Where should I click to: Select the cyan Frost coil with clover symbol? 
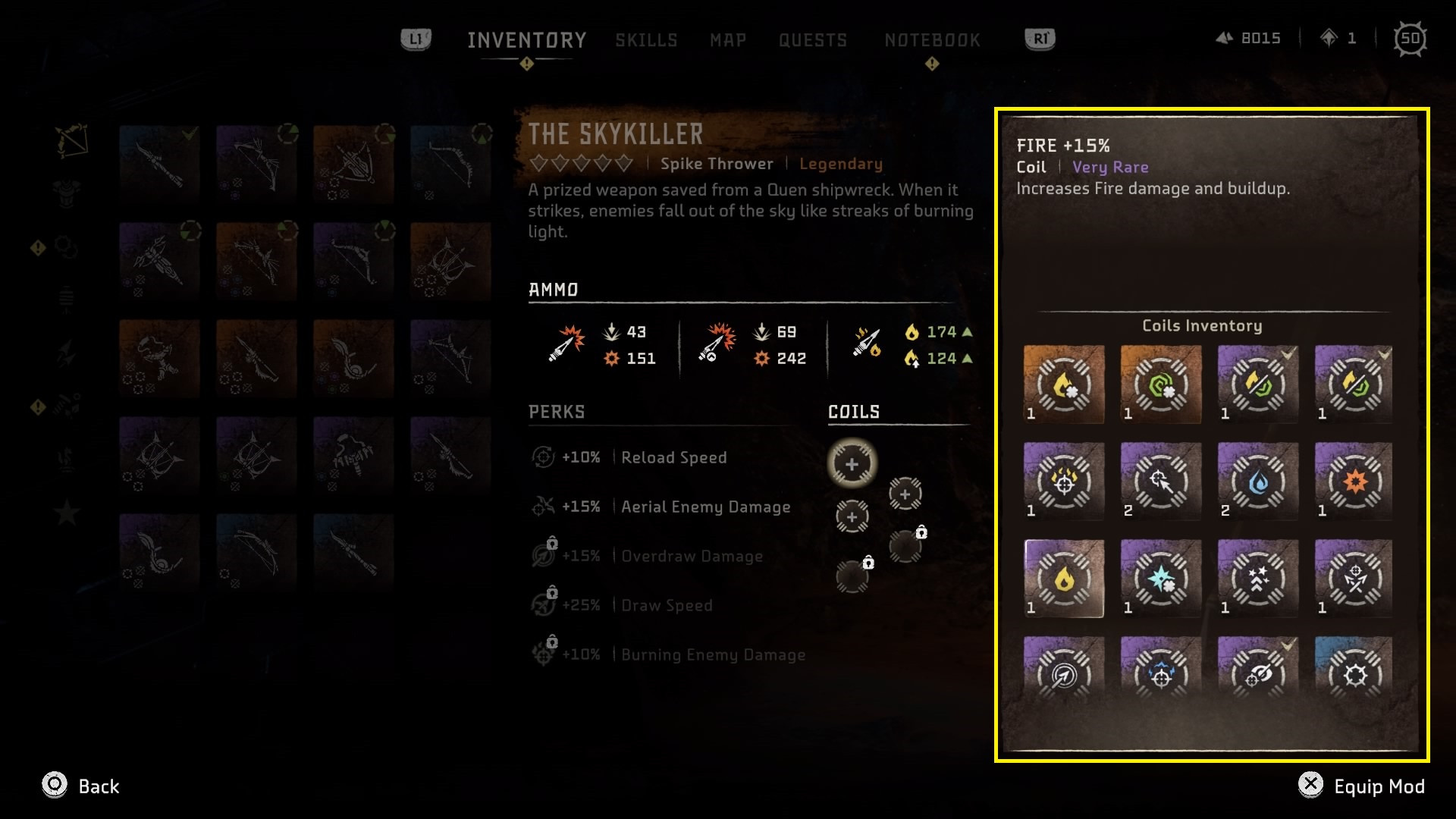click(1160, 578)
